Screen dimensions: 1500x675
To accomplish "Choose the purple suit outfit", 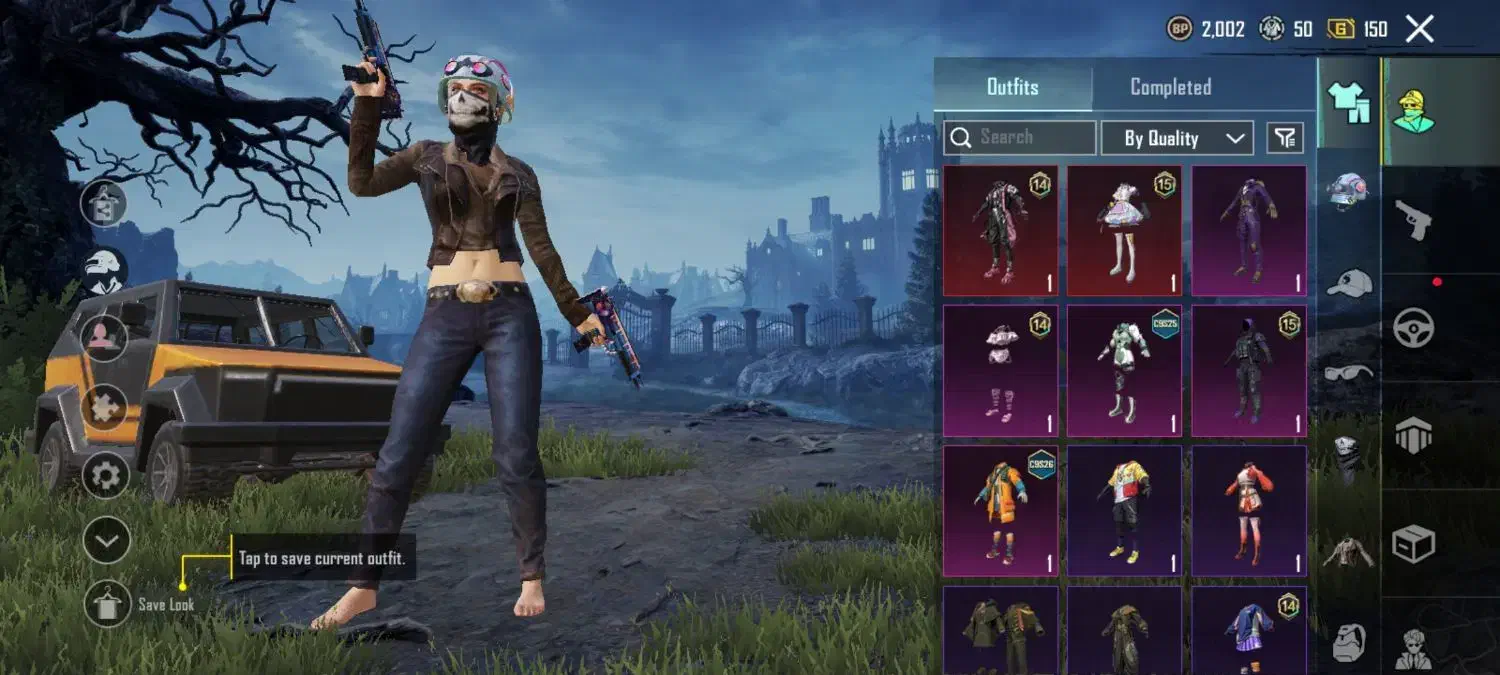I will pyautogui.click(x=1248, y=231).
